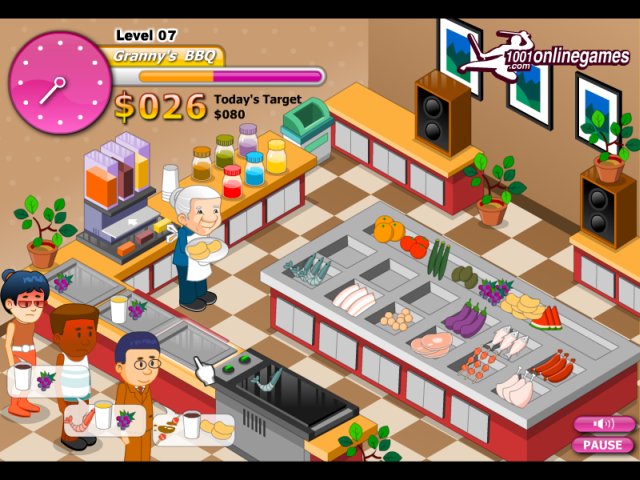Take the sliced ham from the tray
The width and height of the screenshot is (640, 480).
(431, 345)
